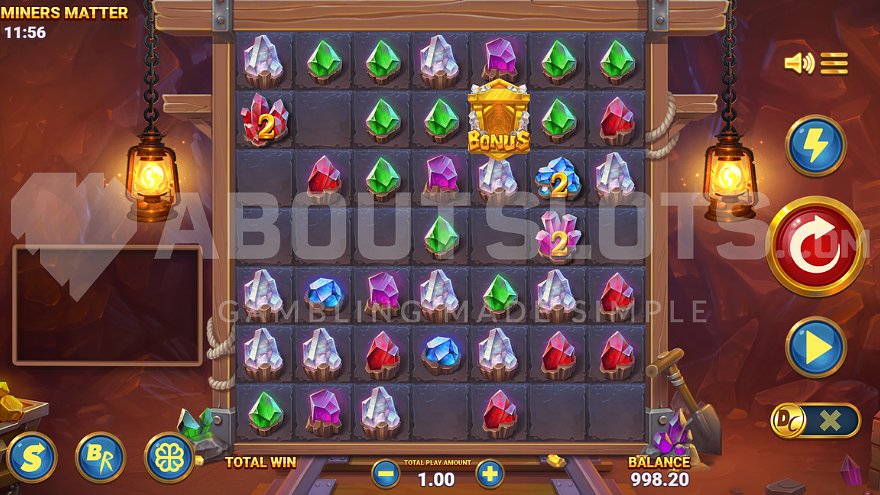
Task: Start autoplay with the blue play button
Action: pyautogui.click(x=815, y=347)
